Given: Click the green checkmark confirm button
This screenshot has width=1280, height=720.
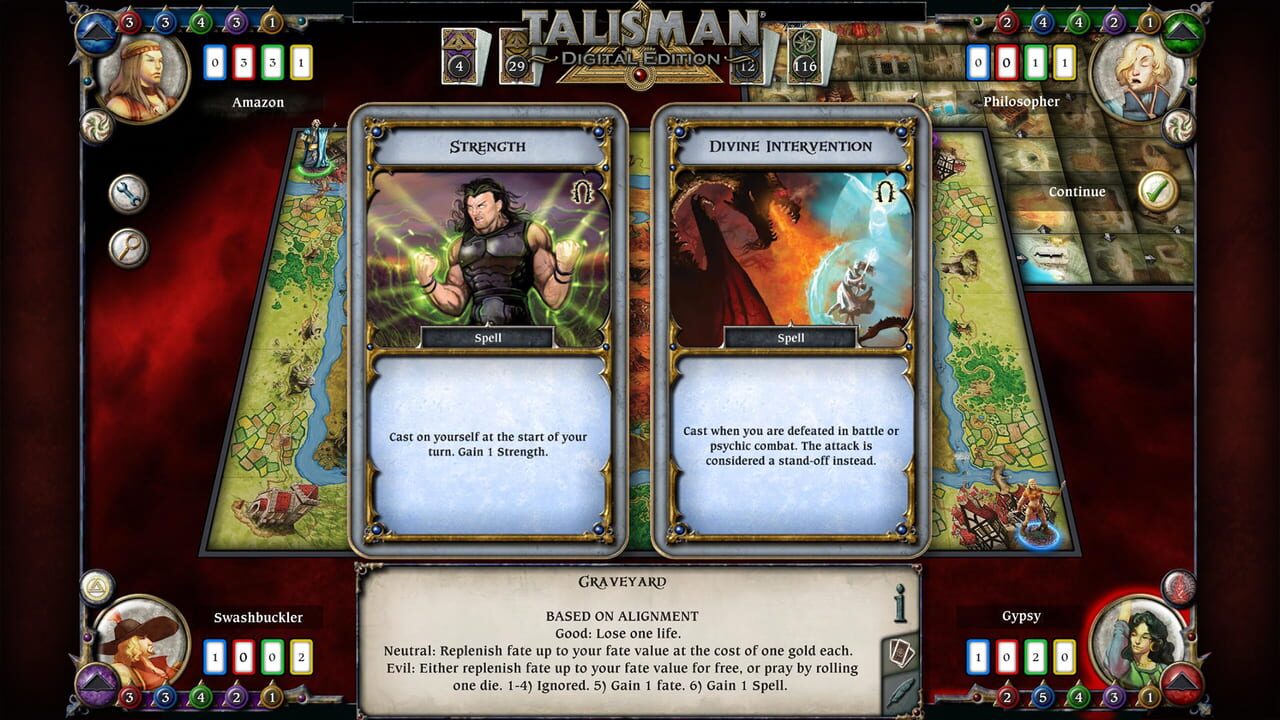Looking at the screenshot, I should 1156,191.
